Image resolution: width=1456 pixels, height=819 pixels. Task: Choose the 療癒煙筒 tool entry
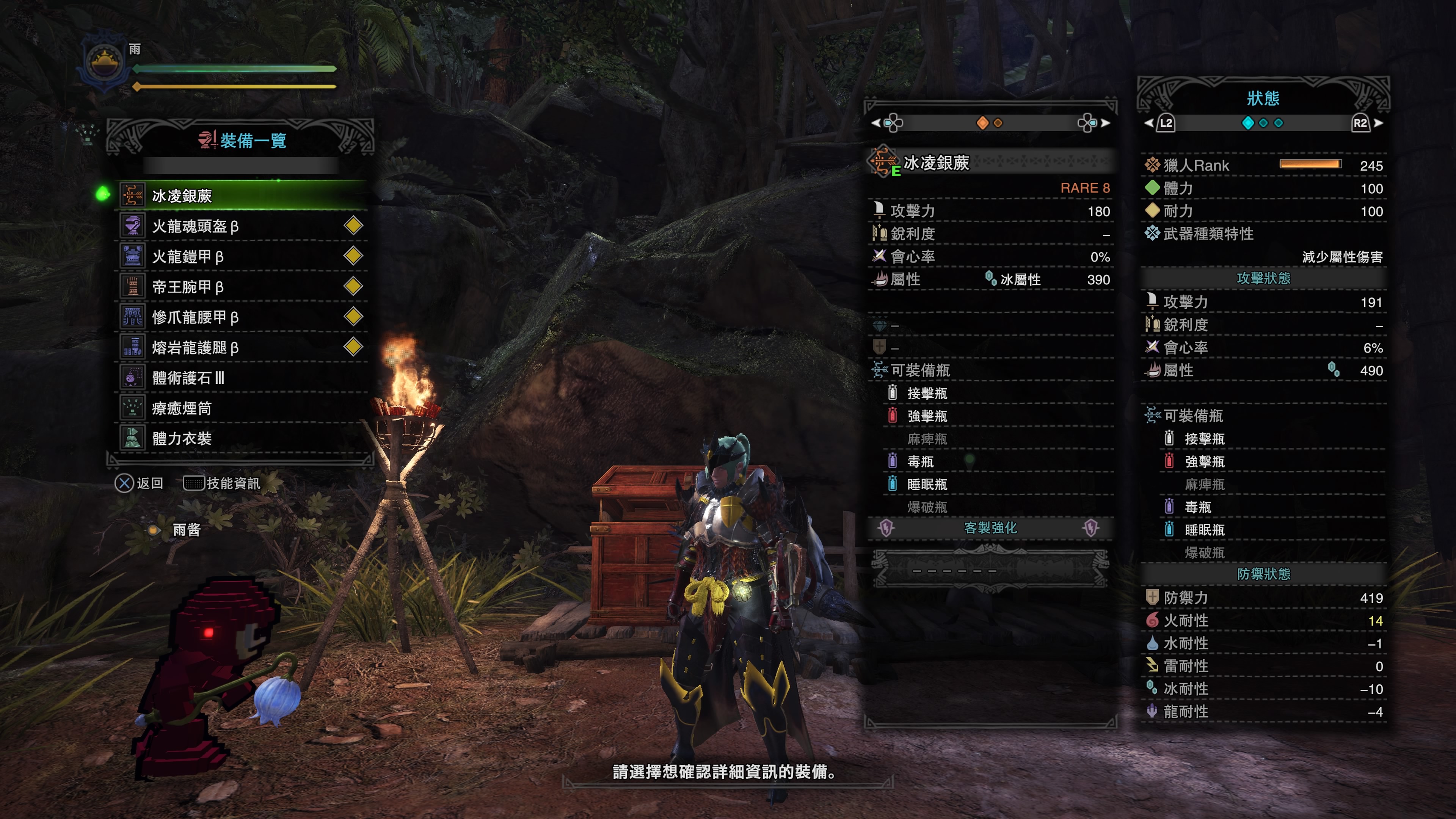[x=243, y=408]
